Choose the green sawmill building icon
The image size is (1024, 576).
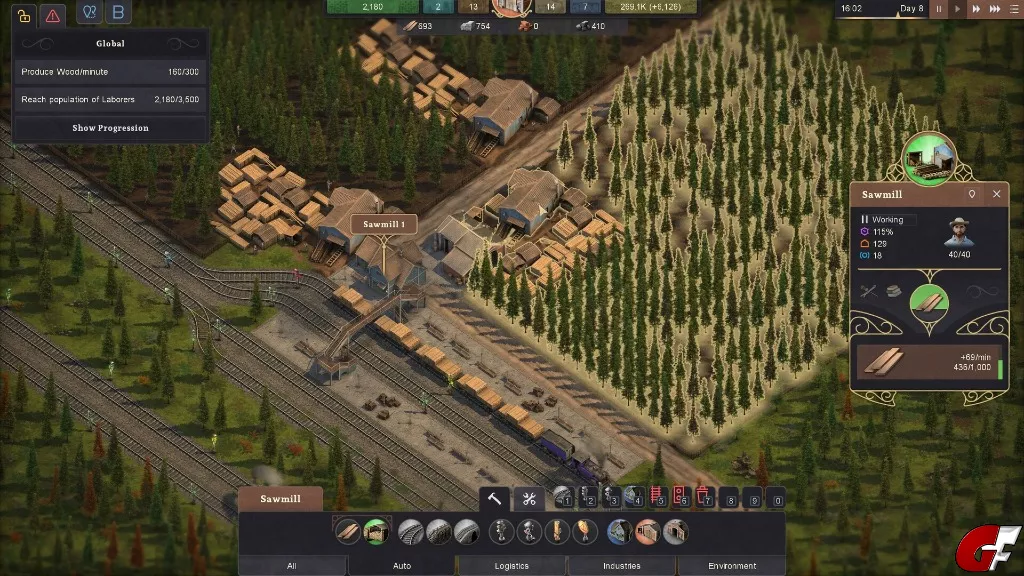tap(376, 532)
